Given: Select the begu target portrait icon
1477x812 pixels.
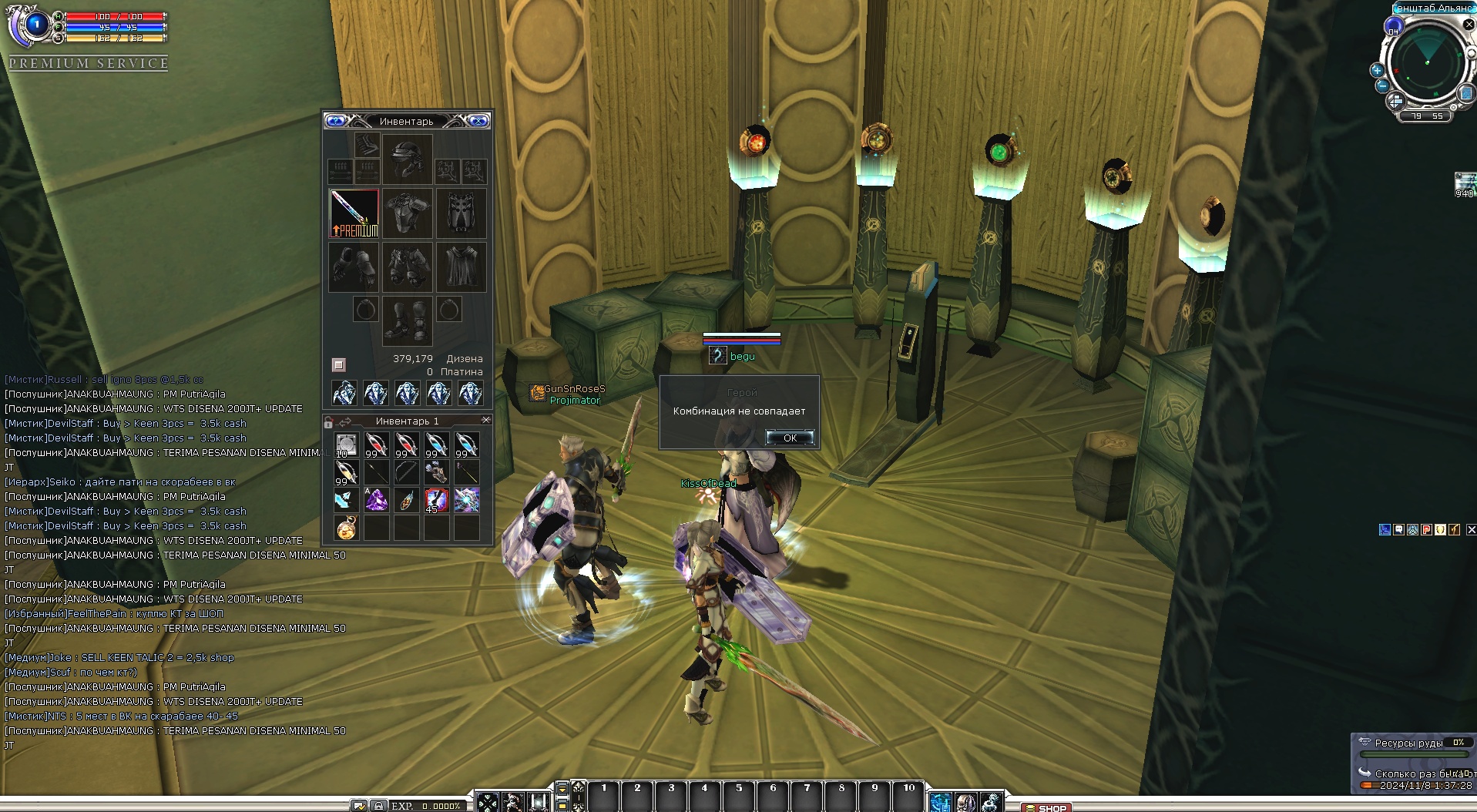Looking at the screenshot, I should coord(717,356).
